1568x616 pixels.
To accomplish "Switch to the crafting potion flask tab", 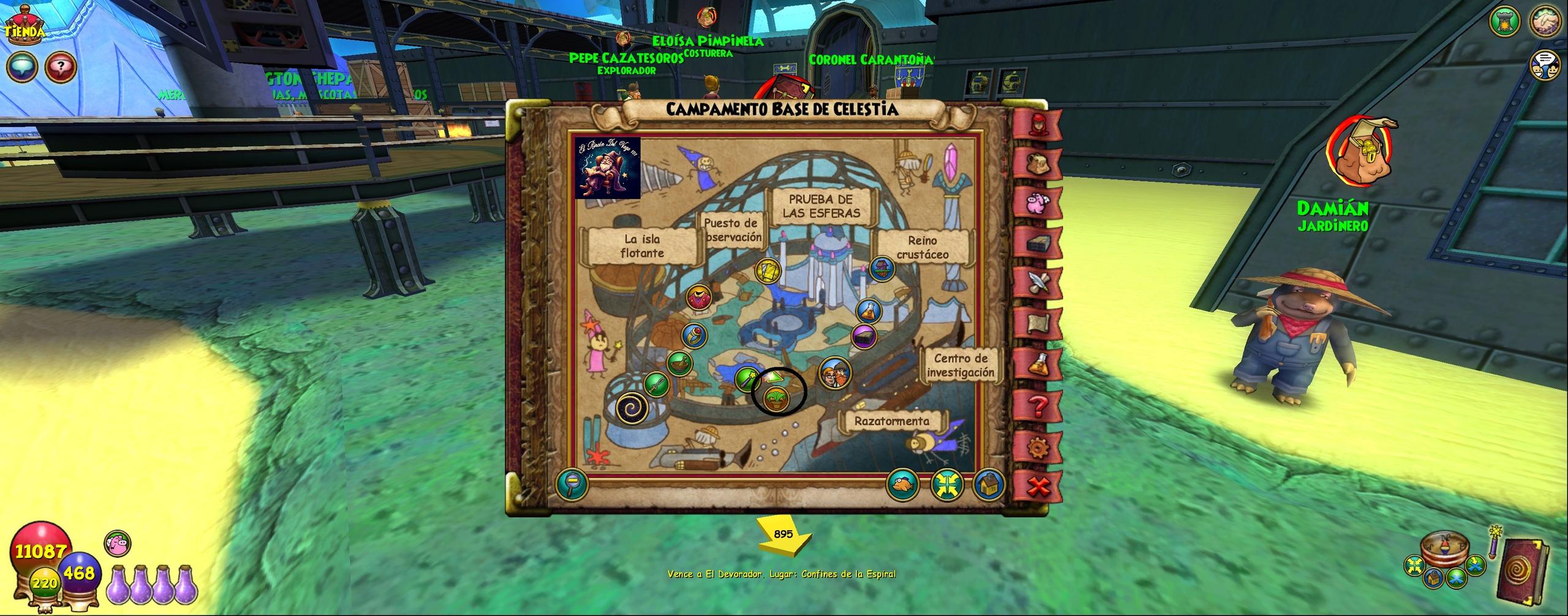I will tap(1038, 366).
